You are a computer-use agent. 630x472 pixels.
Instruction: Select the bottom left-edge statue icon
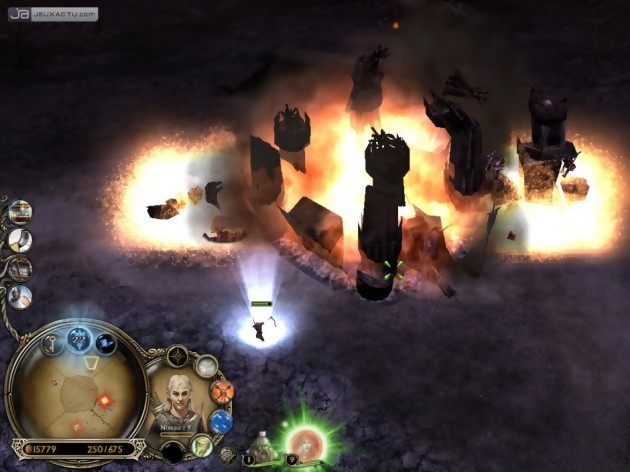tap(19, 296)
